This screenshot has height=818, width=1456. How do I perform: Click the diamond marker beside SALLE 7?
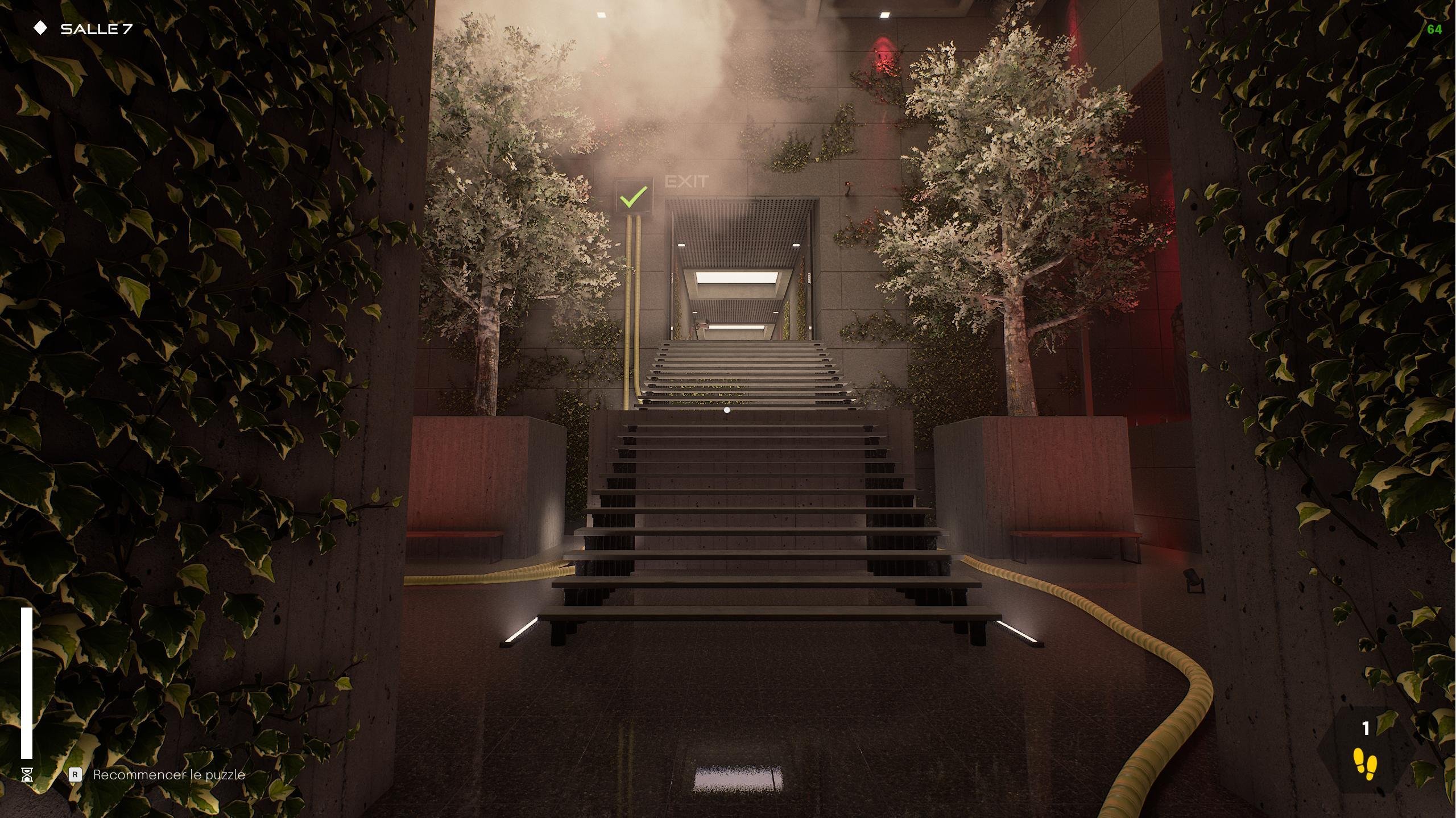[40, 28]
